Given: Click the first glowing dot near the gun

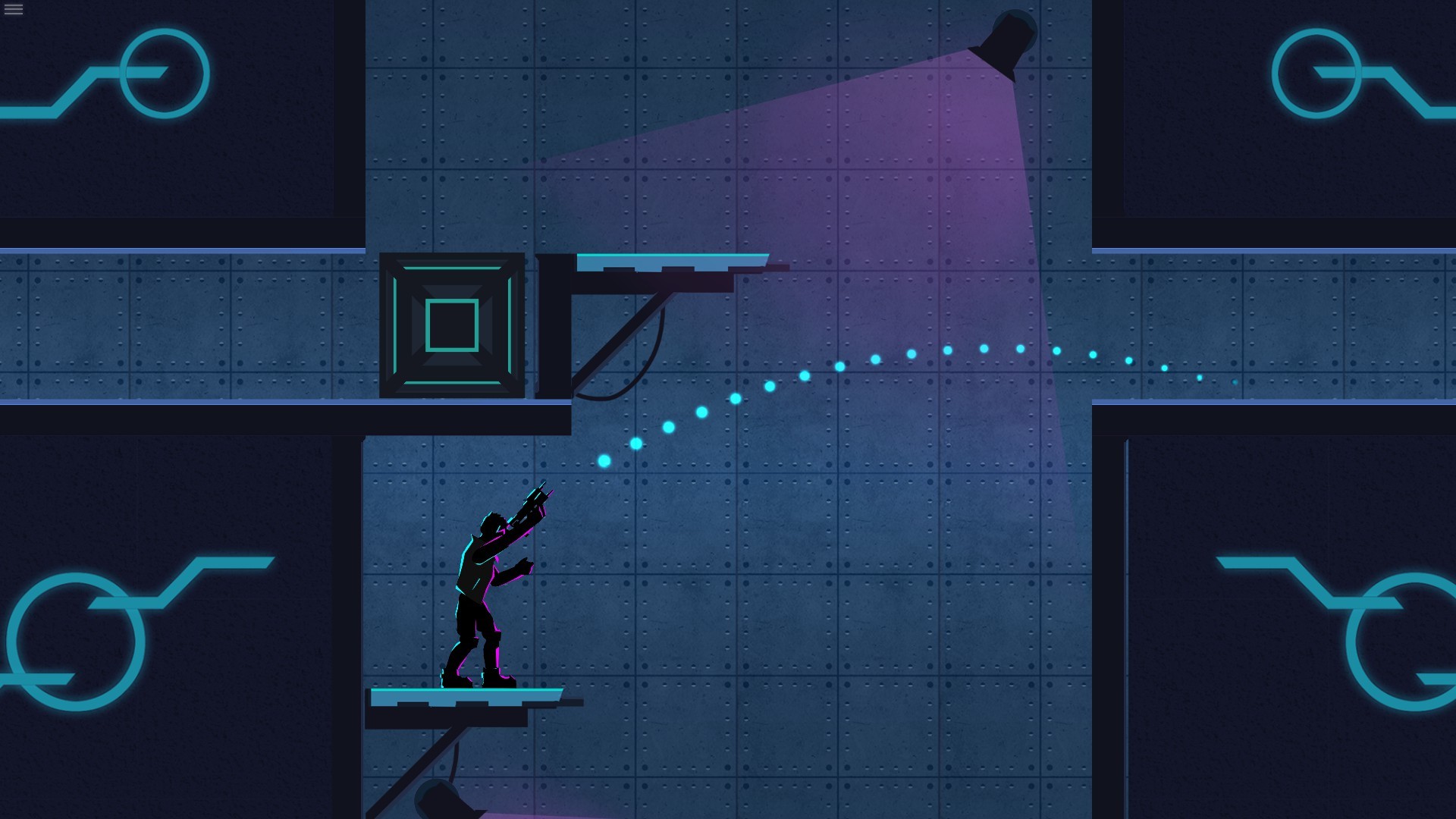Looking at the screenshot, I should (603, 460).
